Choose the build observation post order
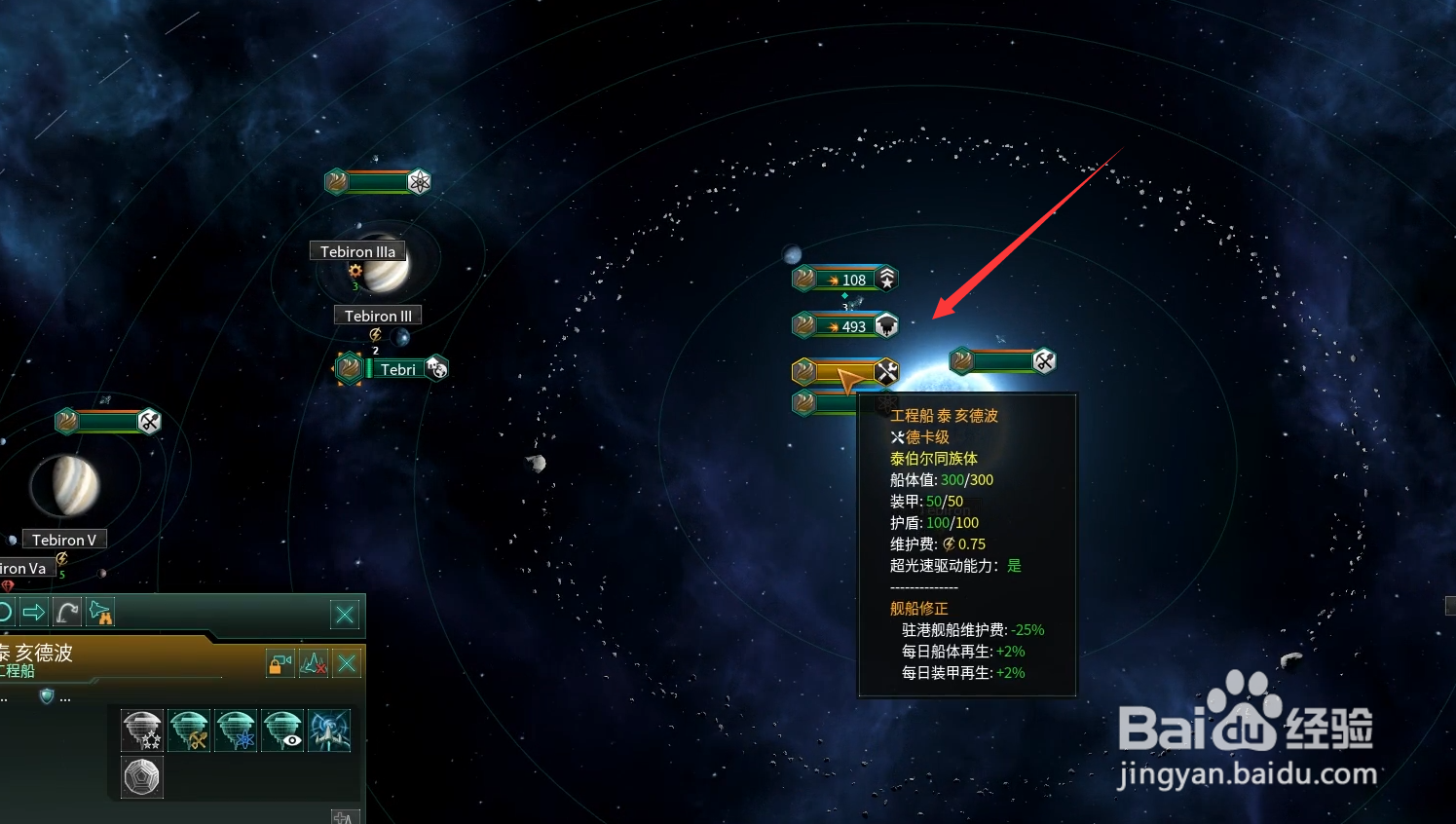This screenshot has height=824, width=1456. tap(282, 730)
